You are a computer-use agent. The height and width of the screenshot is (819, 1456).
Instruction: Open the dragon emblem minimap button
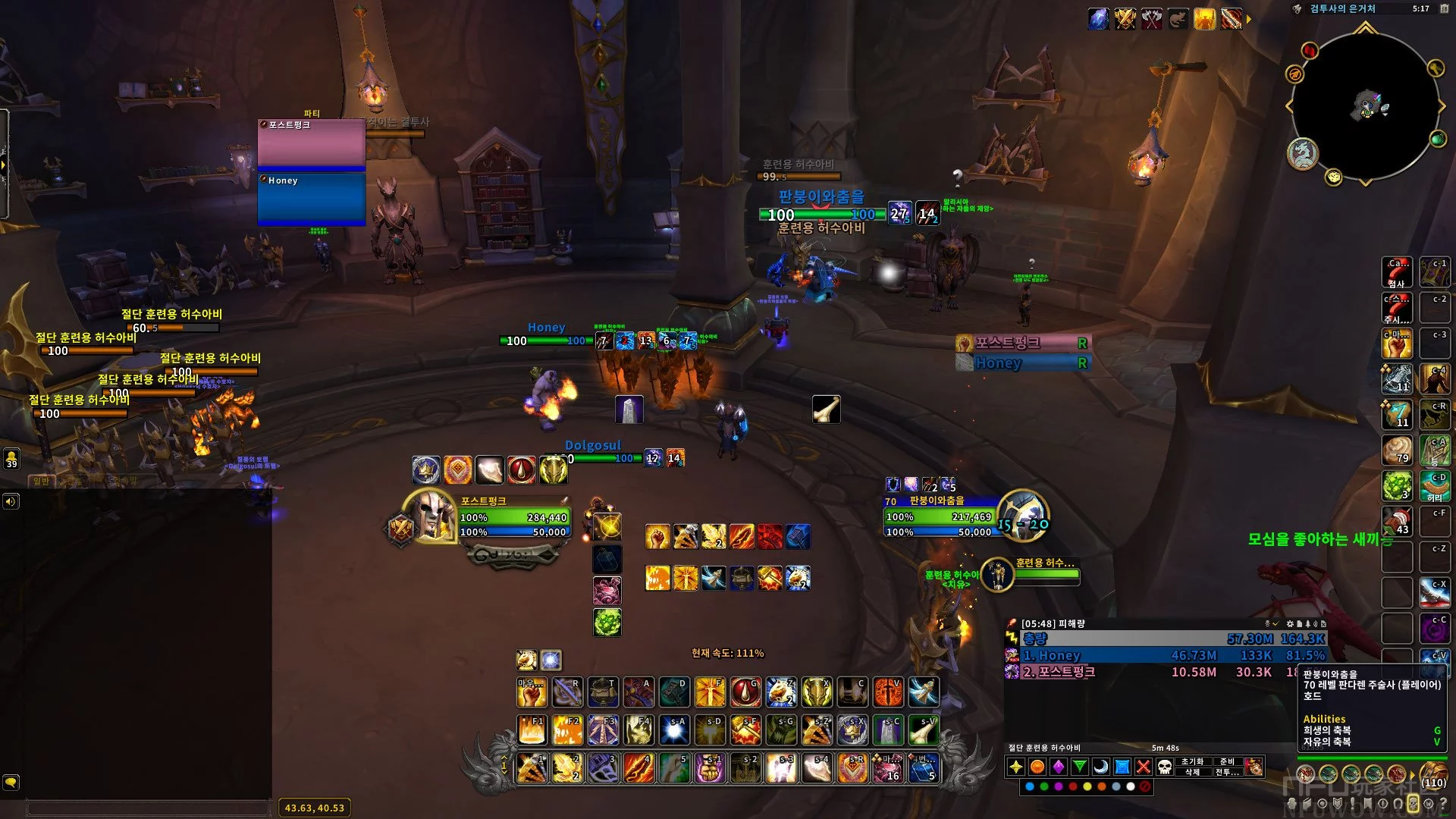pyautogui.click(x=1303, y=154)
